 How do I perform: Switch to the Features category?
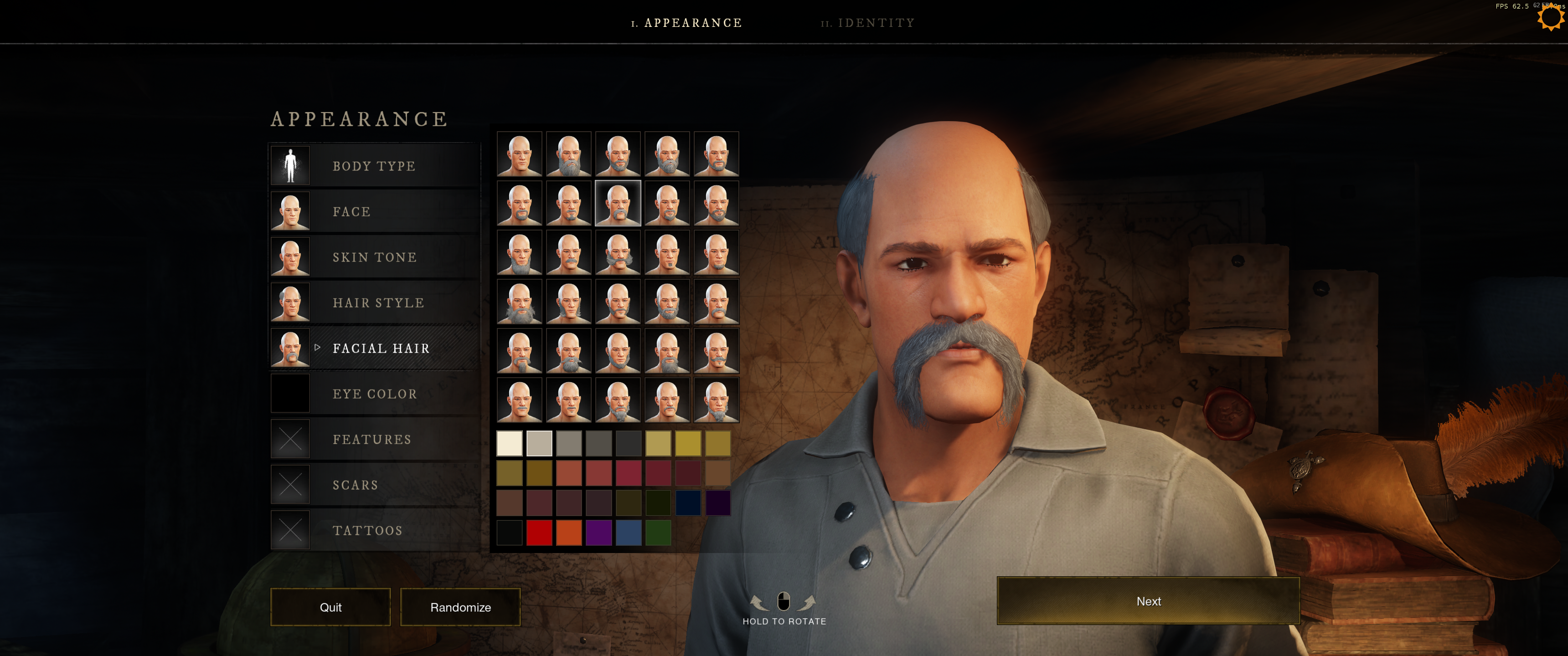point(372,440)
